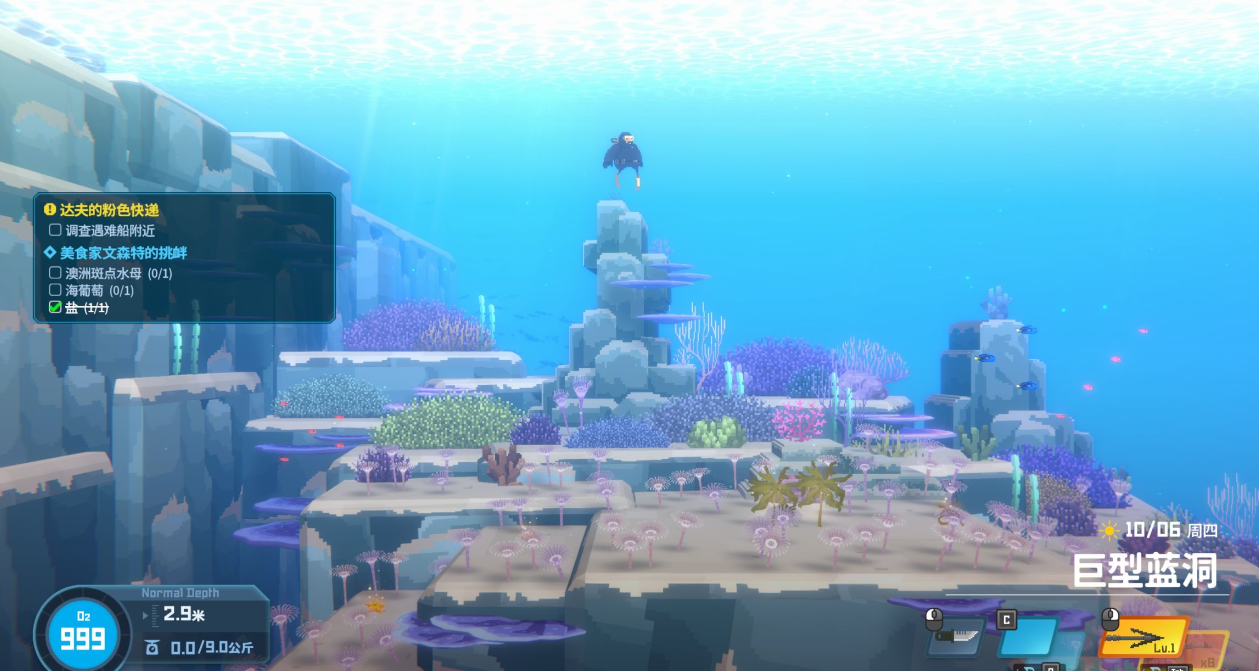Select the 海葡萄 objective row
The width and height of the screenshot is (1259, 671).
click(99, 290)
